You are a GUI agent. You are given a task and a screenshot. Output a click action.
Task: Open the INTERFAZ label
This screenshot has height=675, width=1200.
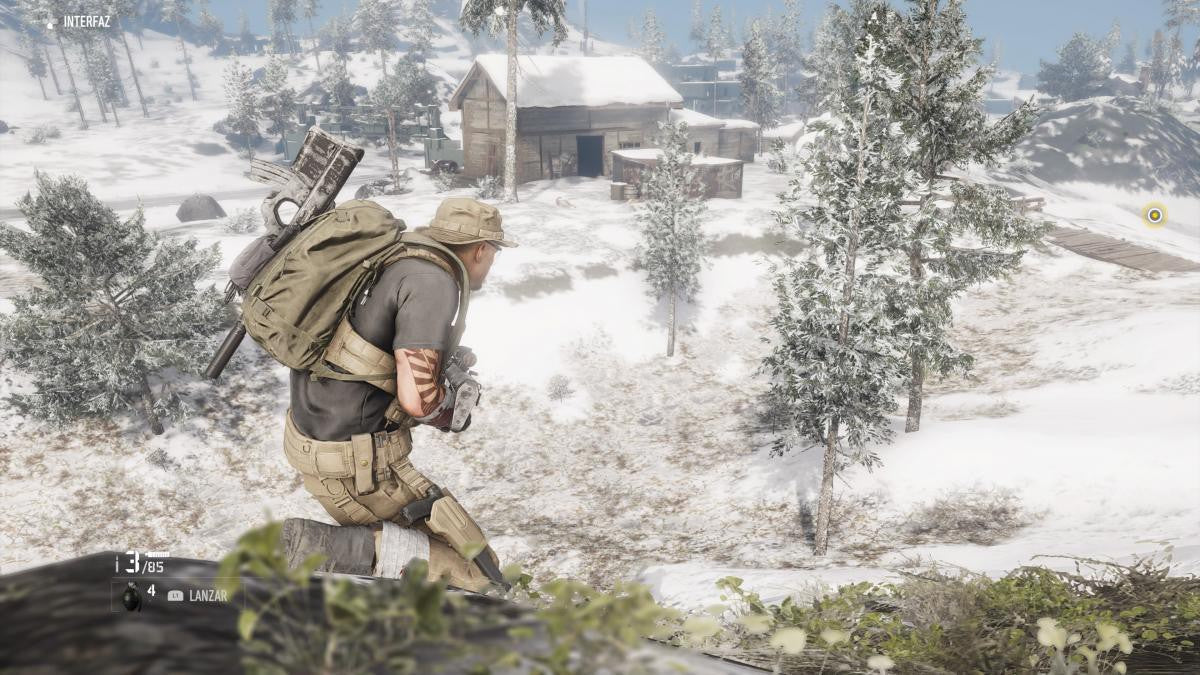coord(87,21)
